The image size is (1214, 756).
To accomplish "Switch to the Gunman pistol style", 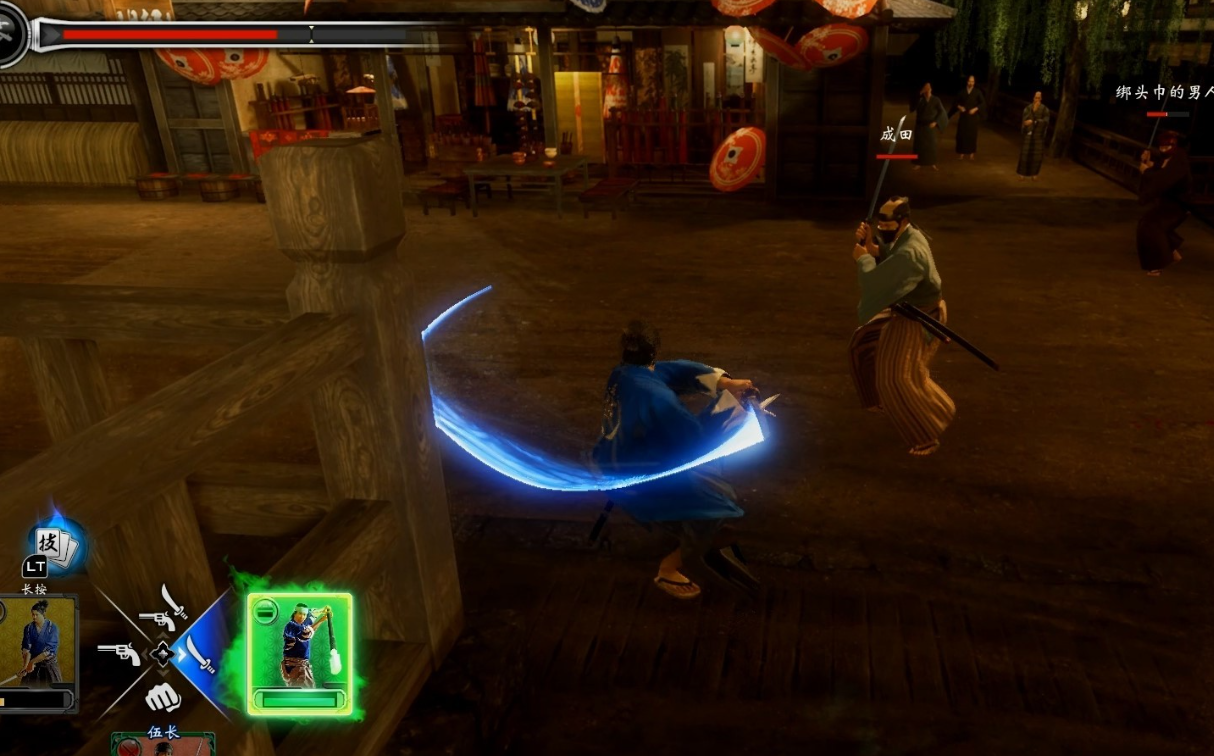I will coord(120,654).
